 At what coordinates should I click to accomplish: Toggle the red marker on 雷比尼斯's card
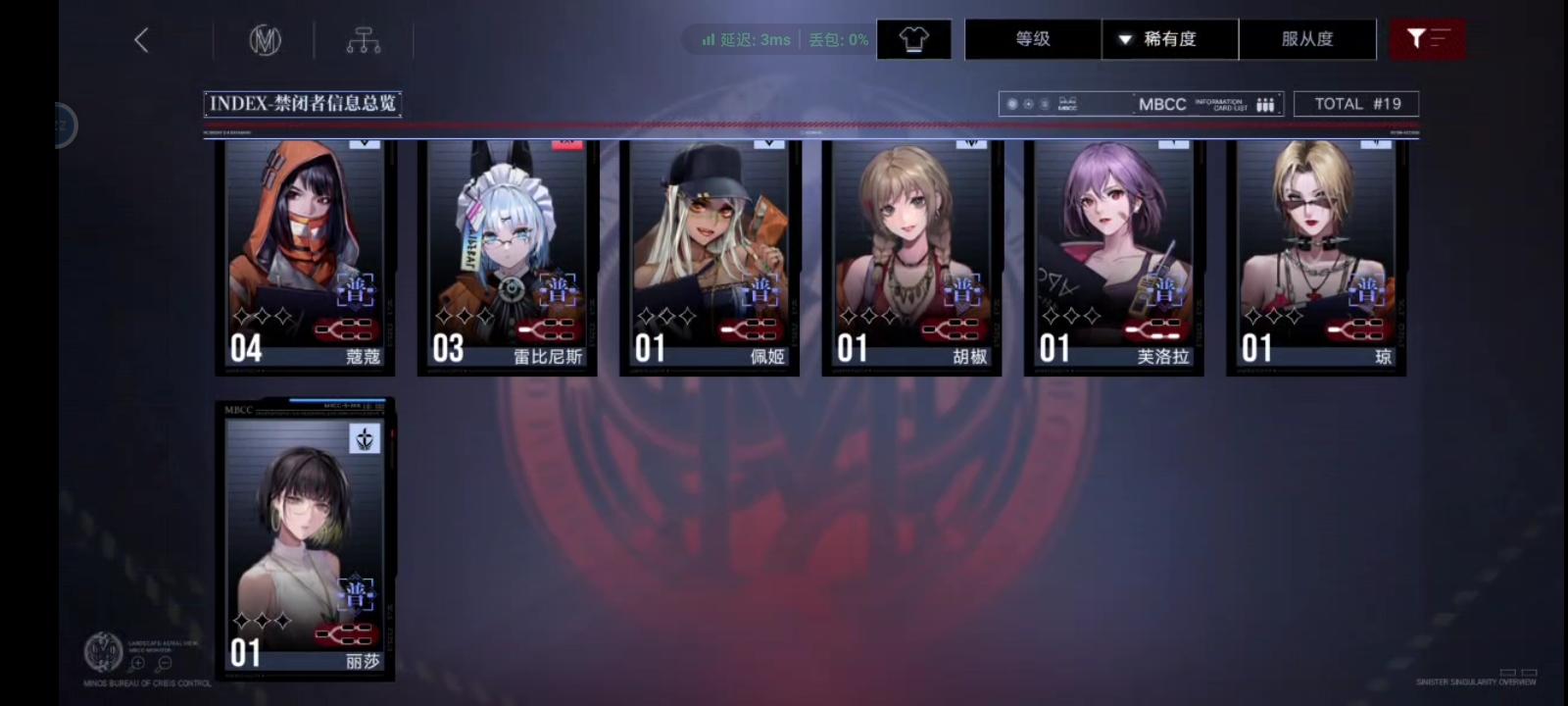click(x=564, y=142)
